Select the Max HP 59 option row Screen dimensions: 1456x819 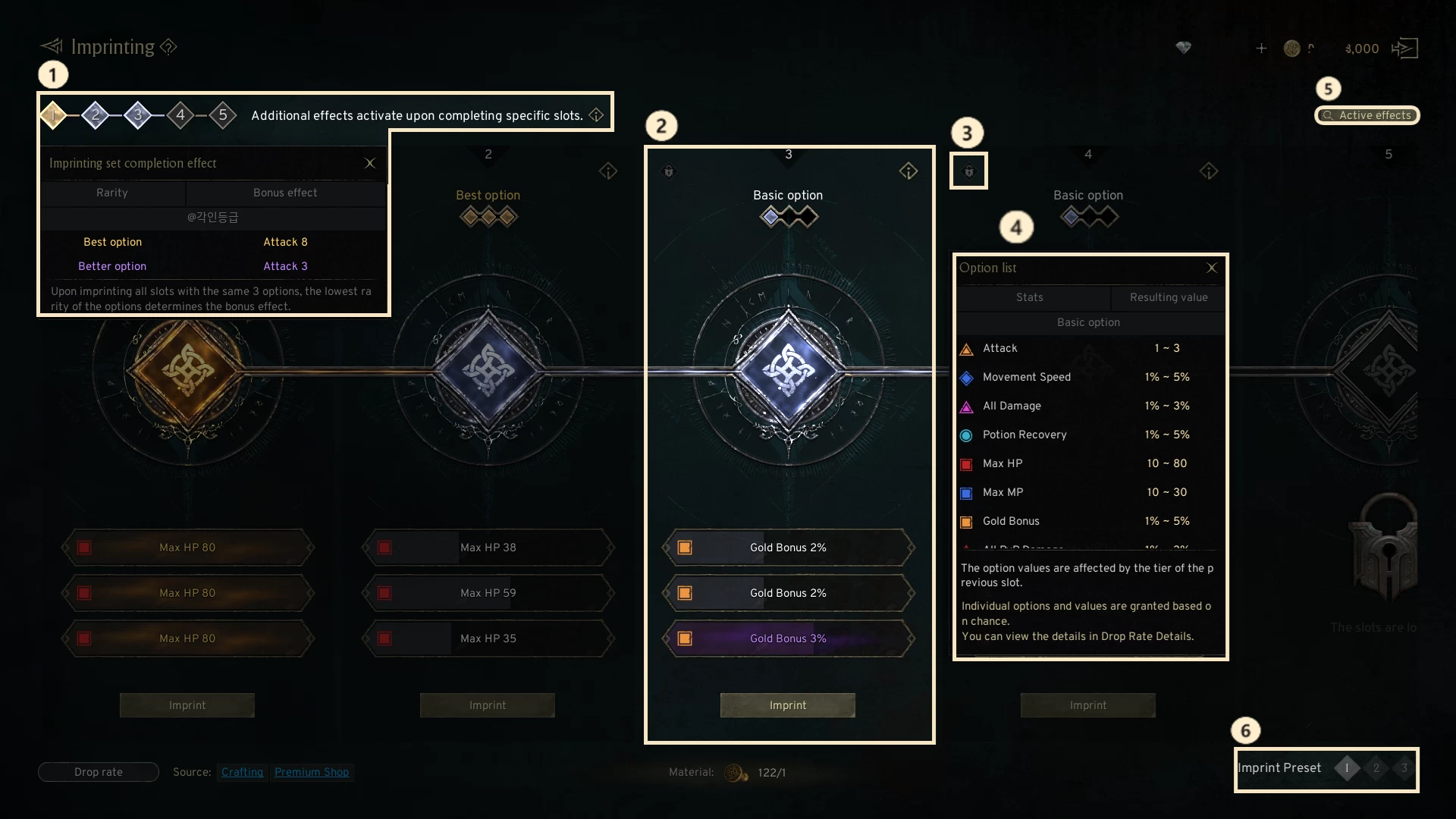pos(488,593)
